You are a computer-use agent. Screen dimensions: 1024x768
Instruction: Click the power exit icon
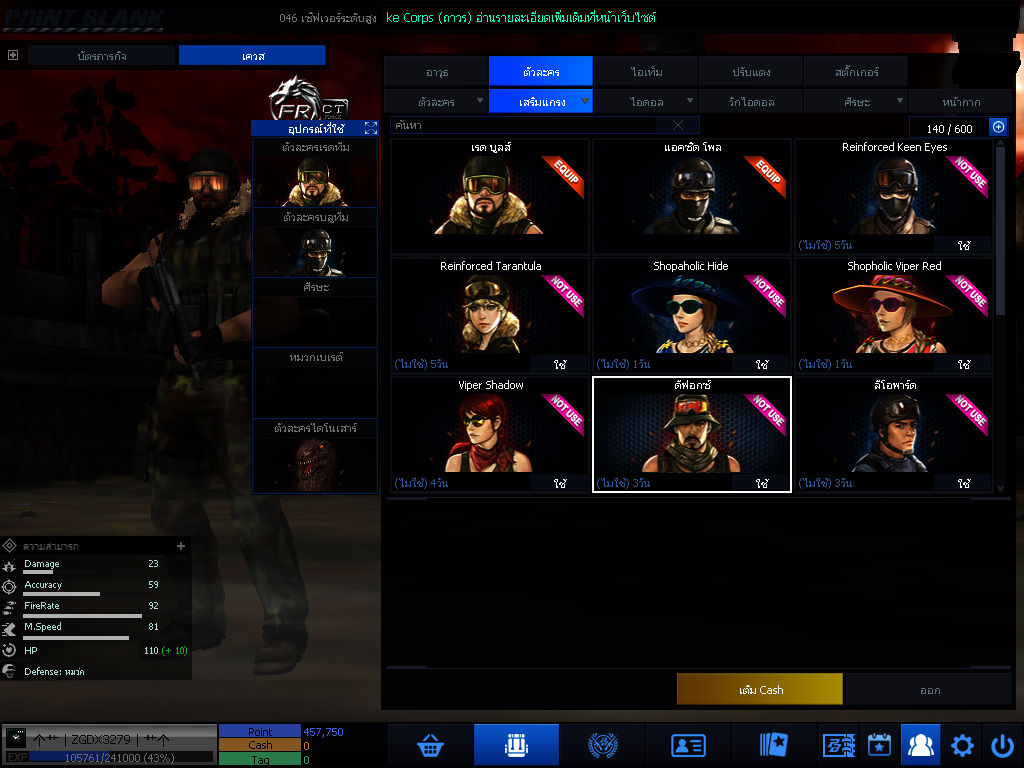tap(1002, 745)
